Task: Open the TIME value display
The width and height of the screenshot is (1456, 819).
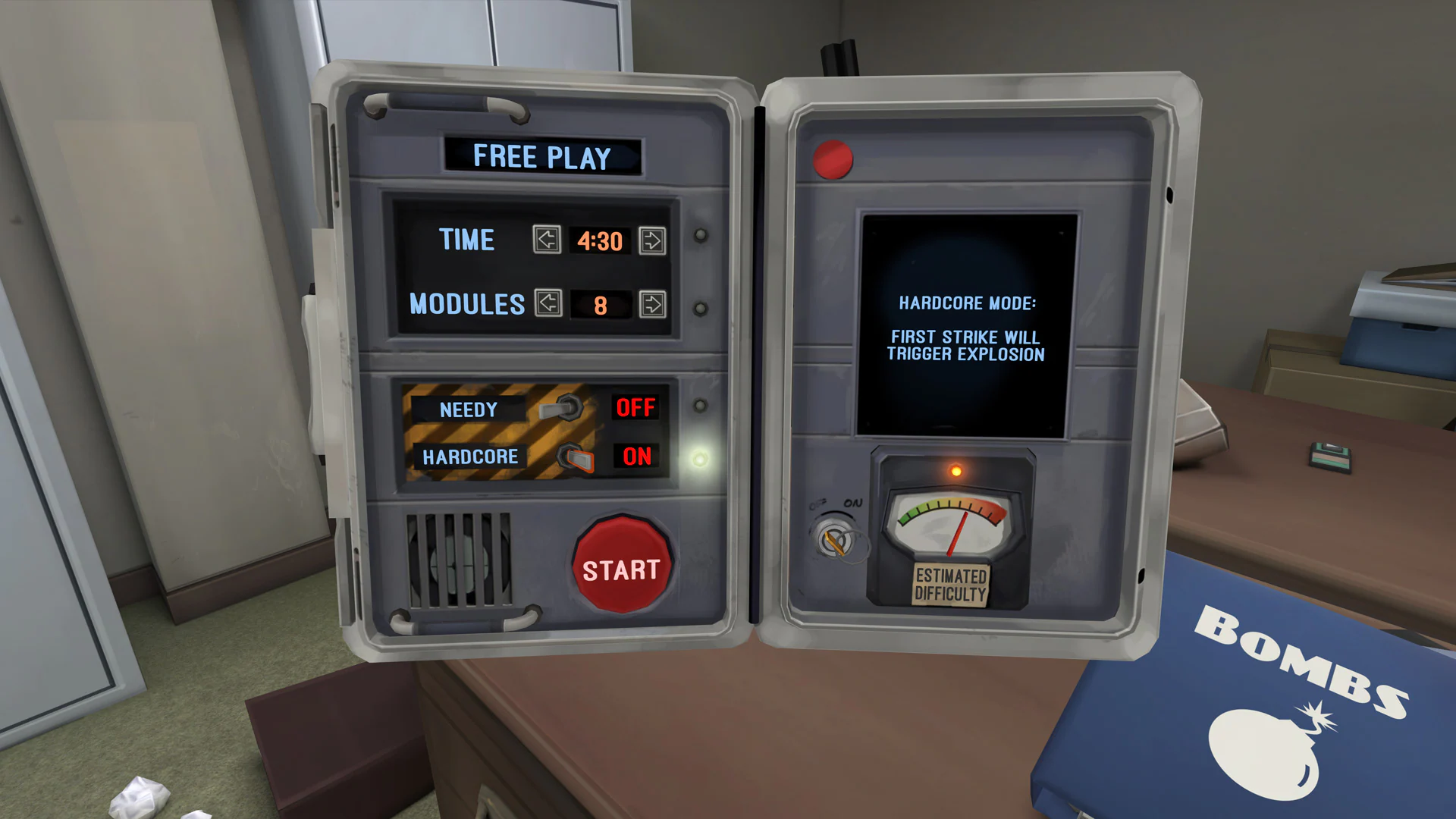Action: tap(598, 241)
